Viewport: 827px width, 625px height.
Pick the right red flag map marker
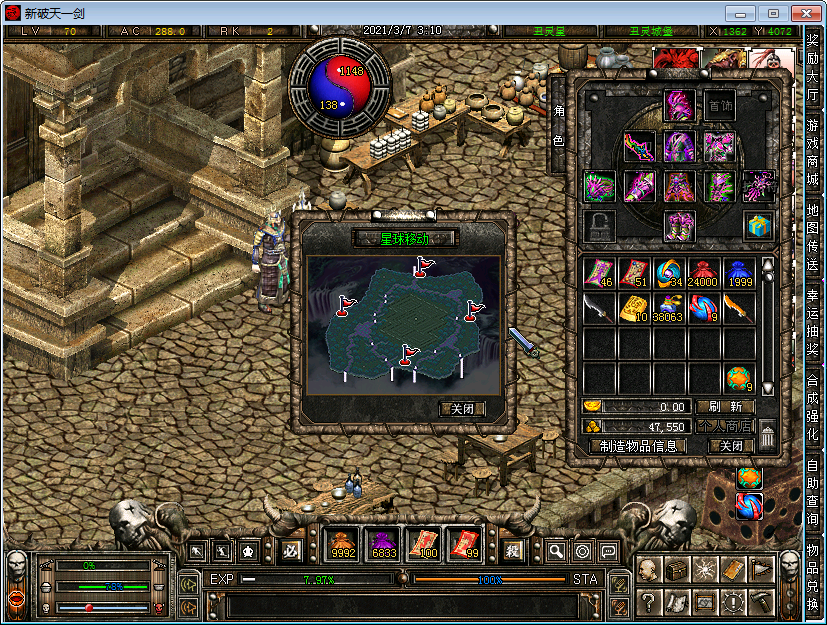[x=473, y=310]
